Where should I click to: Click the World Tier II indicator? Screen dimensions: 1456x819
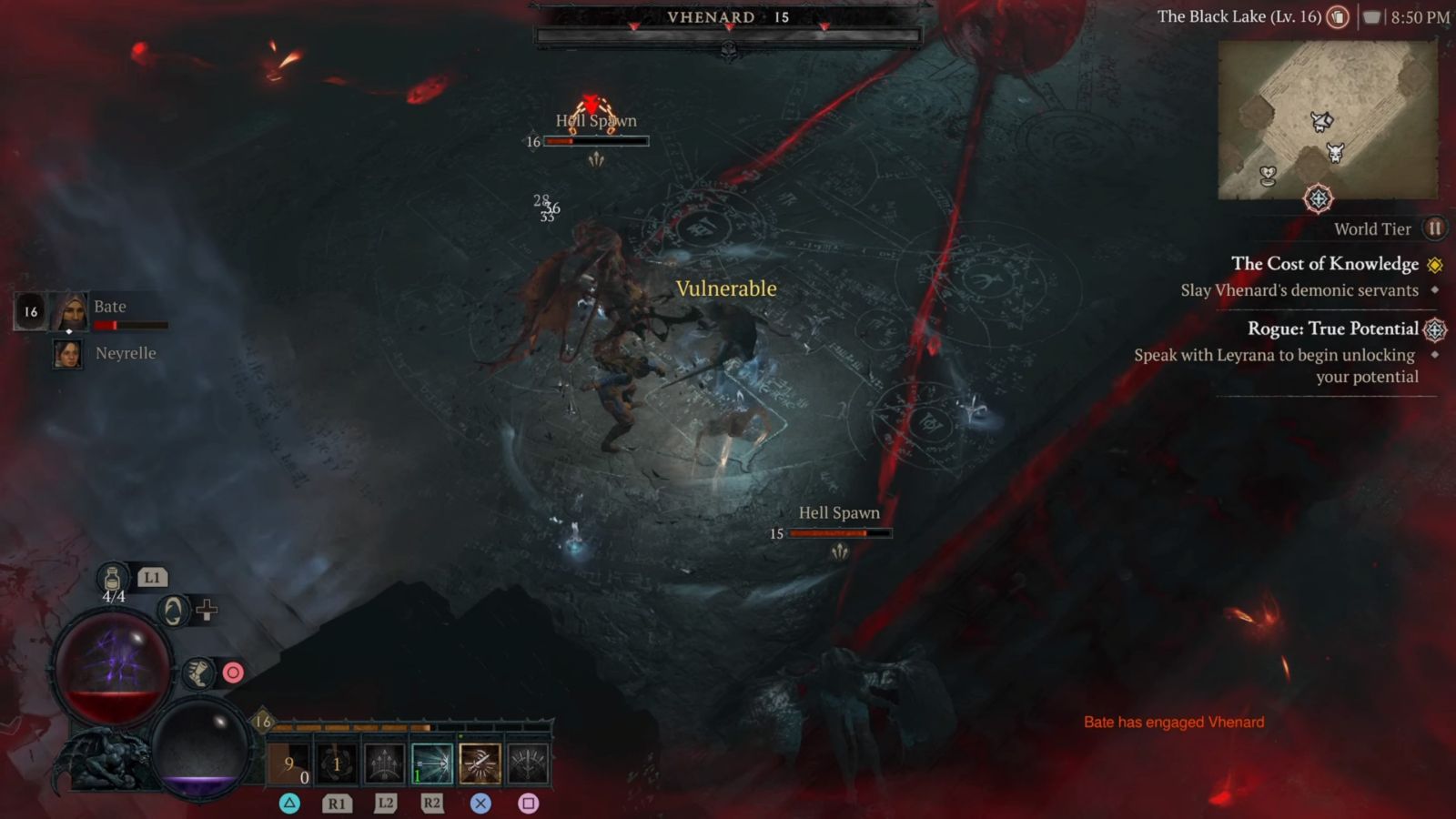[x=1434, y=228]
